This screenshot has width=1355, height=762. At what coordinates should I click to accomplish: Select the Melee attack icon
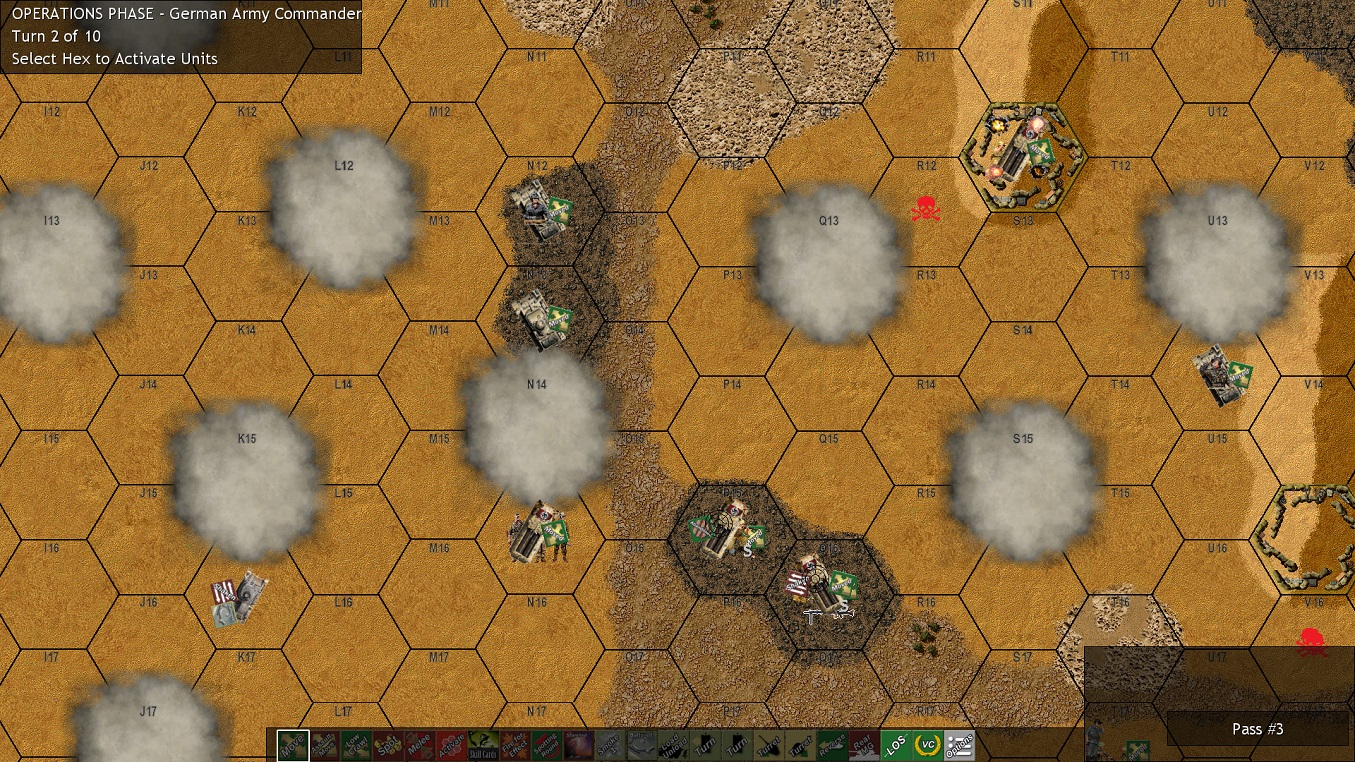coord(421,744)
